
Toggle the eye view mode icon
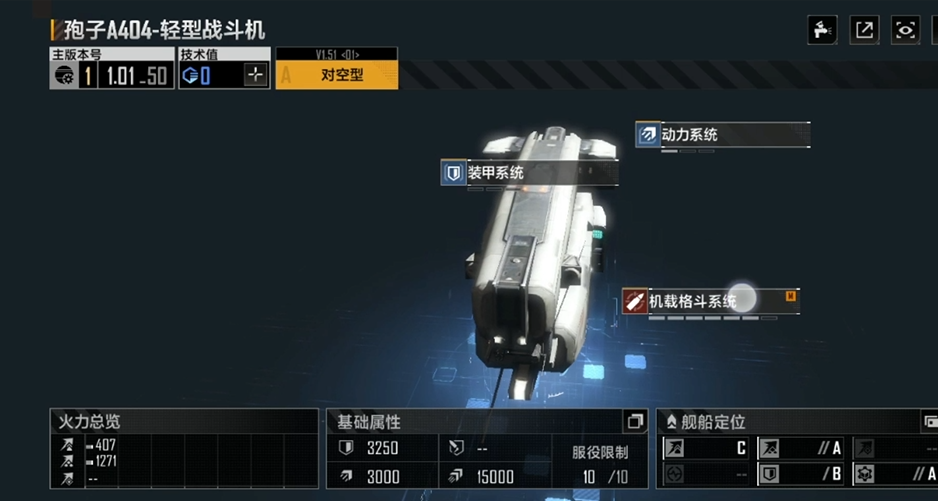click(x=905, y=30)
